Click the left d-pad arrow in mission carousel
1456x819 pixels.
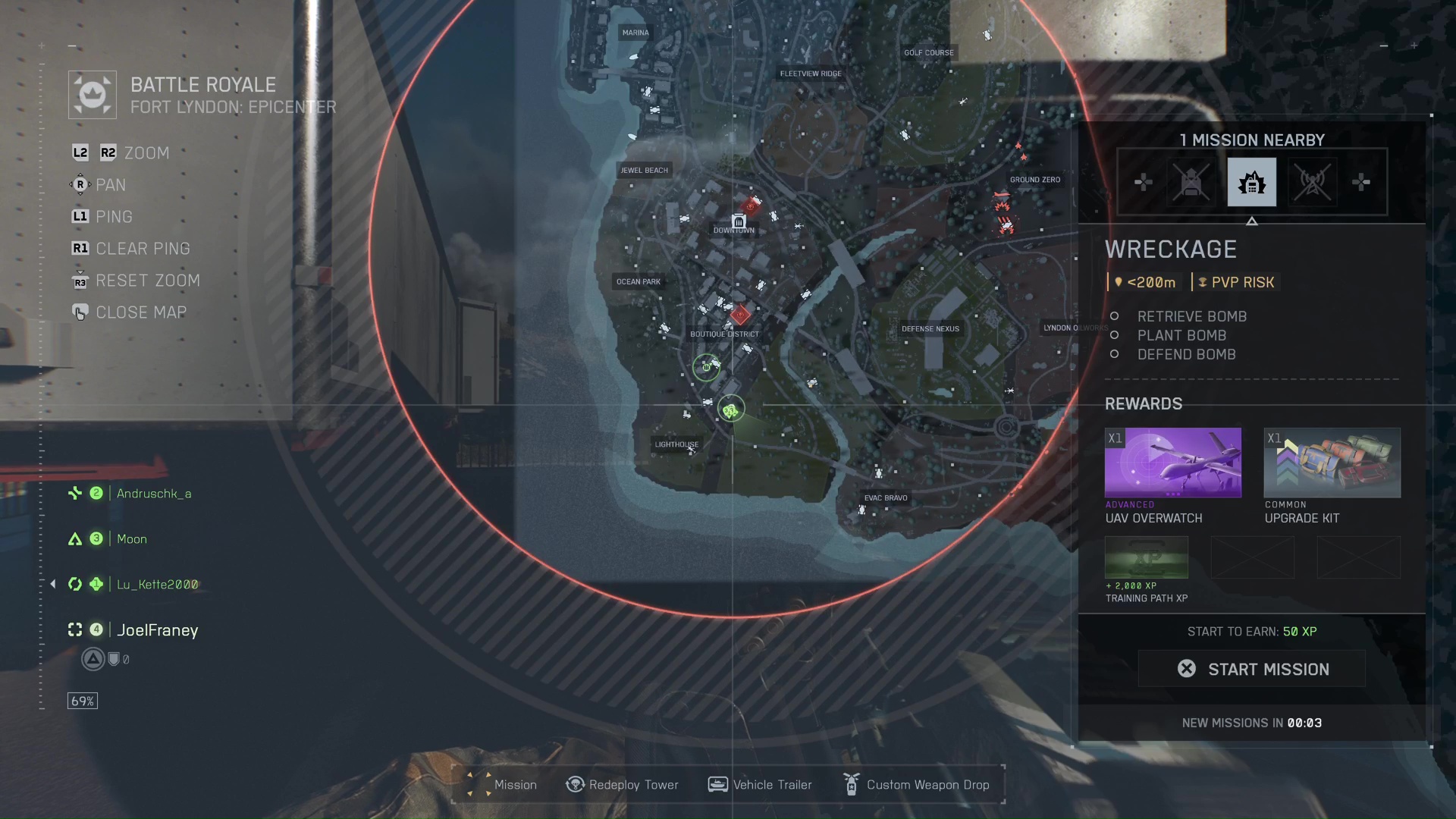coord(1143,182)
